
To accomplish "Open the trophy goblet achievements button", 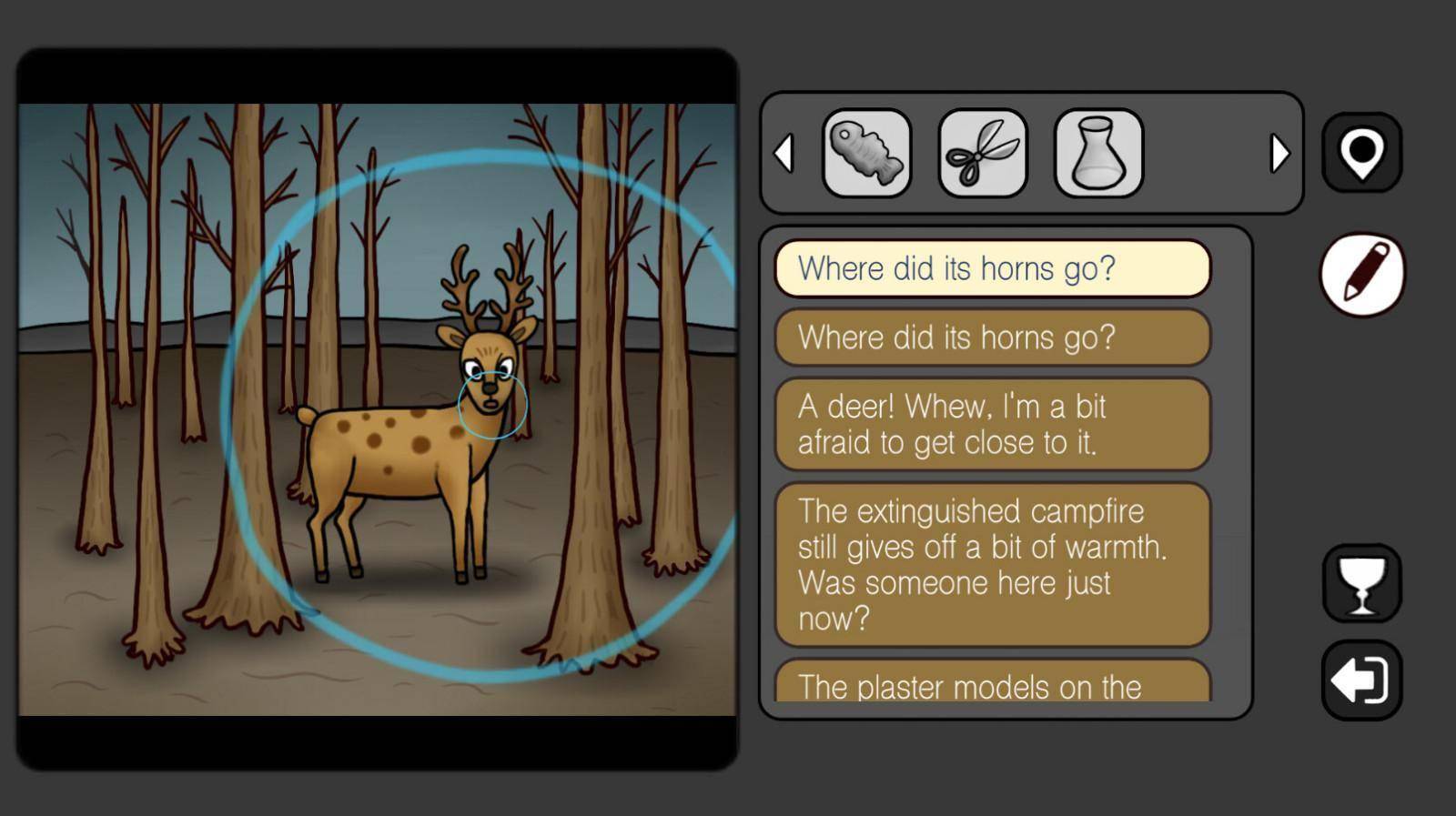I will point(1361,583).
